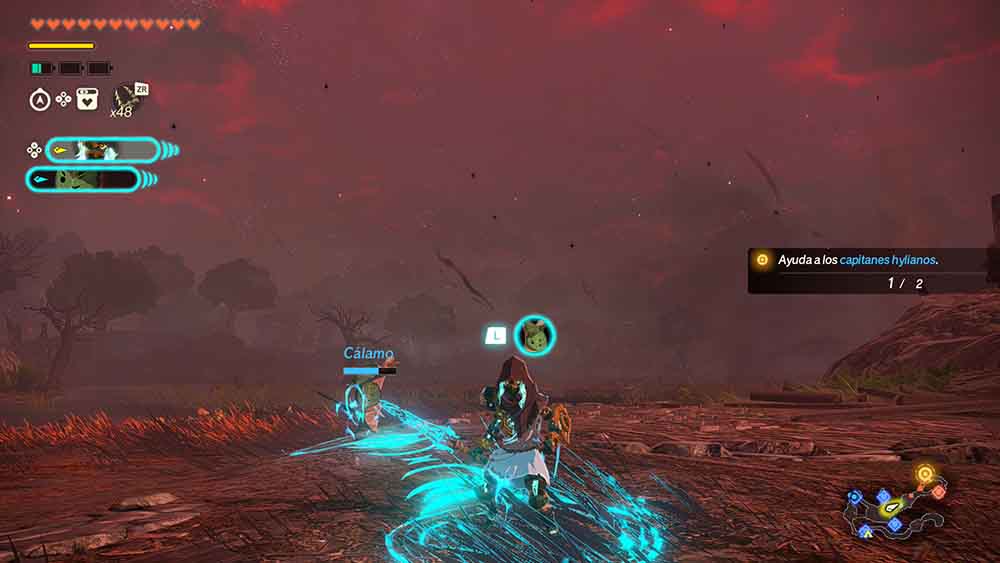The image size is (1000, 563).
Task: Activate the compass arrow icon
Action: point(40,99)
